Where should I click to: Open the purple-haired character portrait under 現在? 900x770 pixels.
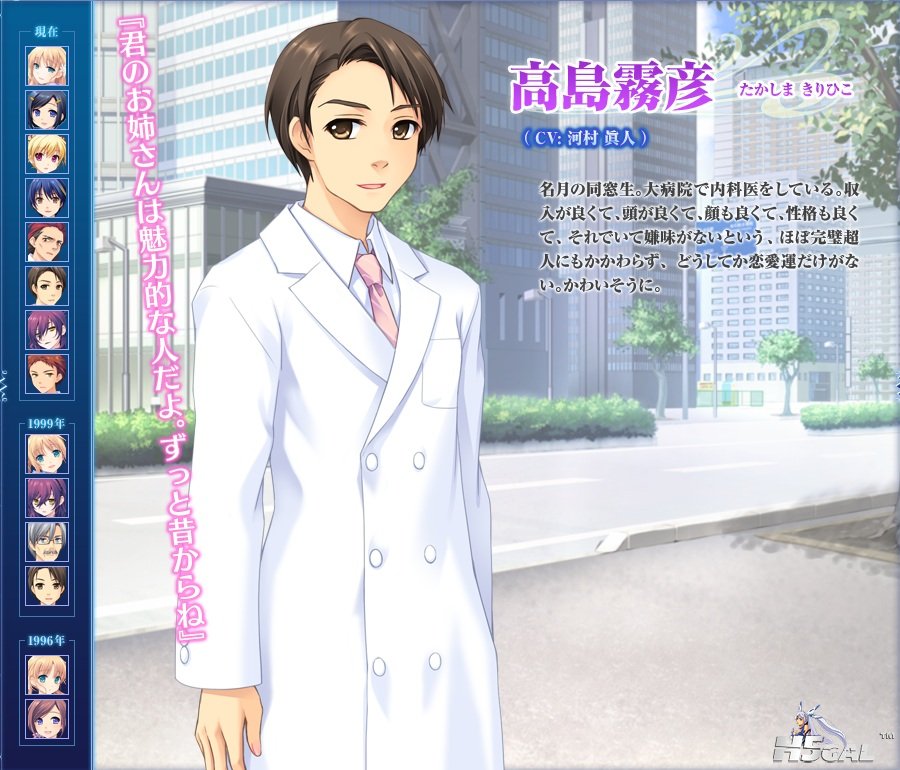click(x=47, y=329)
